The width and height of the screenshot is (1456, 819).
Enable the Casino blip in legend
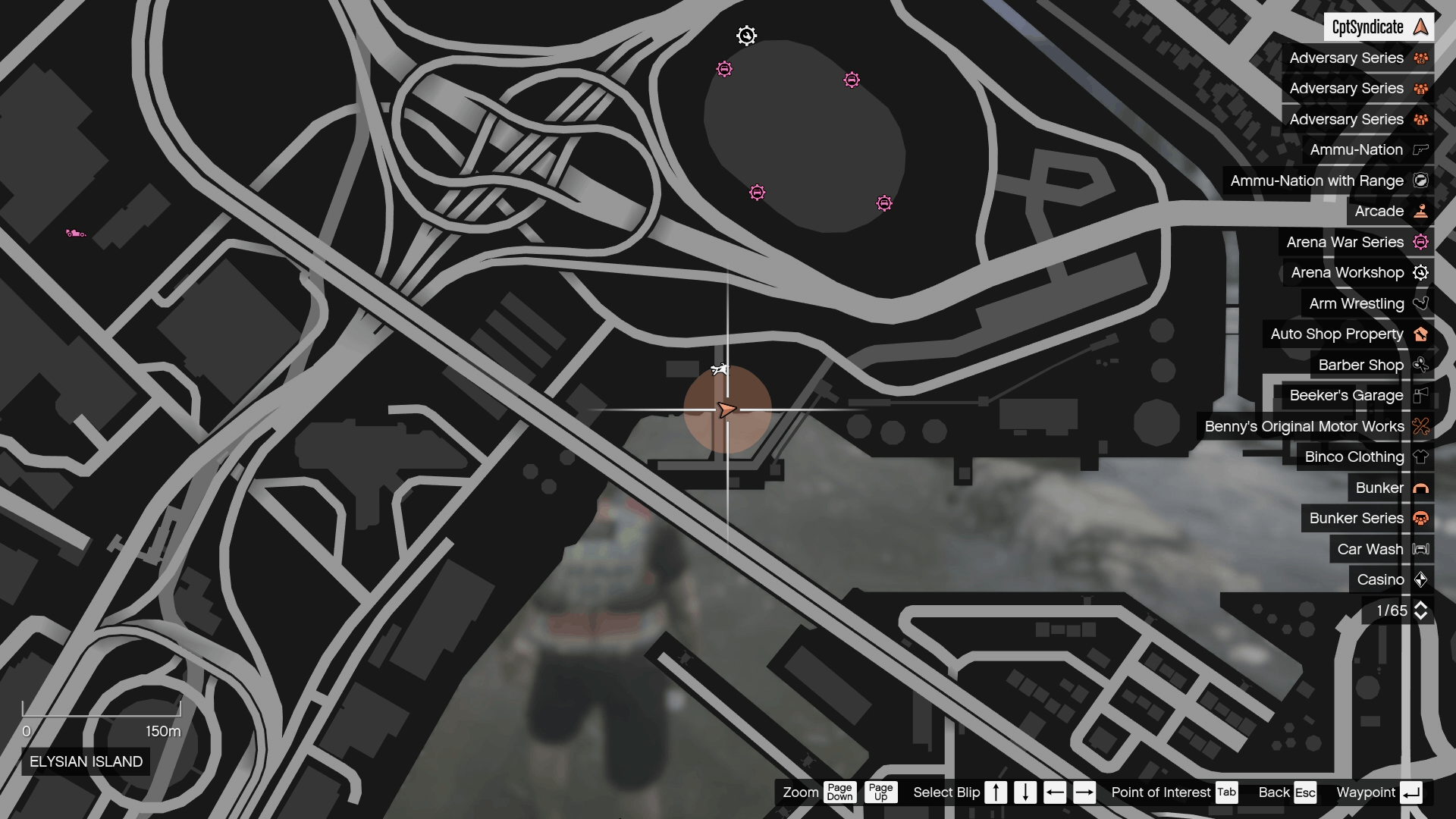1422,579
